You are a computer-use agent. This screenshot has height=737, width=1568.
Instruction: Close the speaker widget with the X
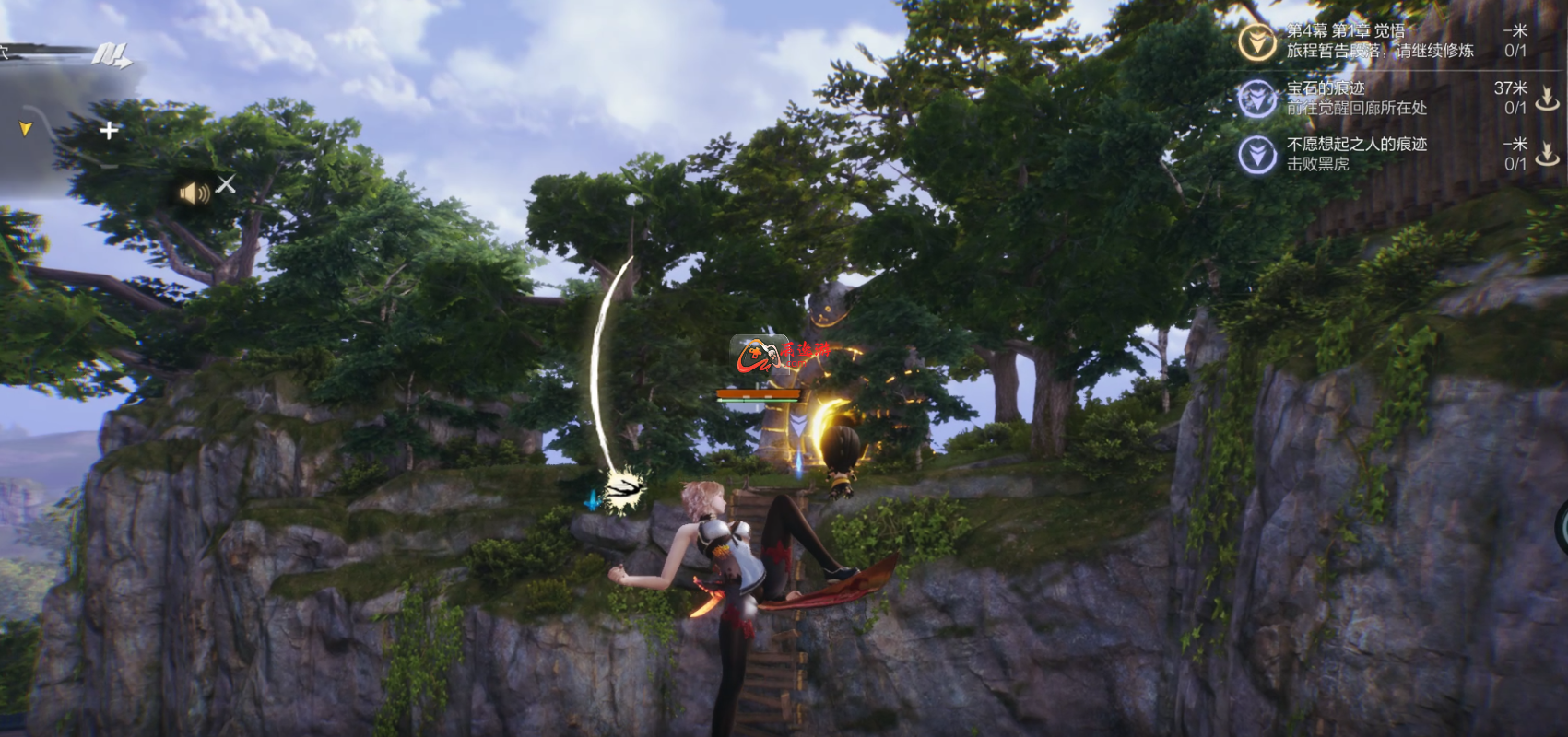click(x=226, y=185)
